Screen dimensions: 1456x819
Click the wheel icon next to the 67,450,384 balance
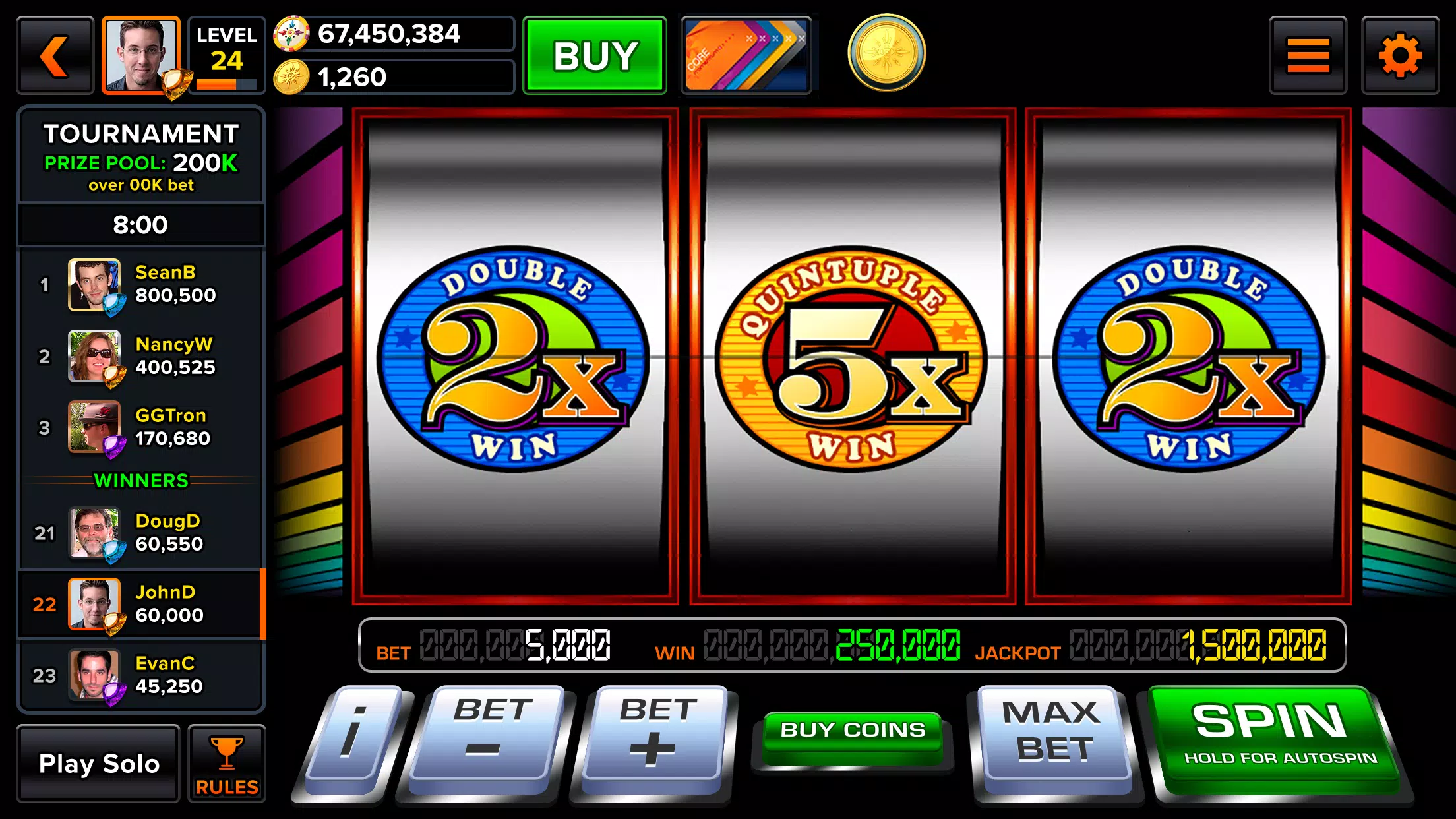(291, 34)
